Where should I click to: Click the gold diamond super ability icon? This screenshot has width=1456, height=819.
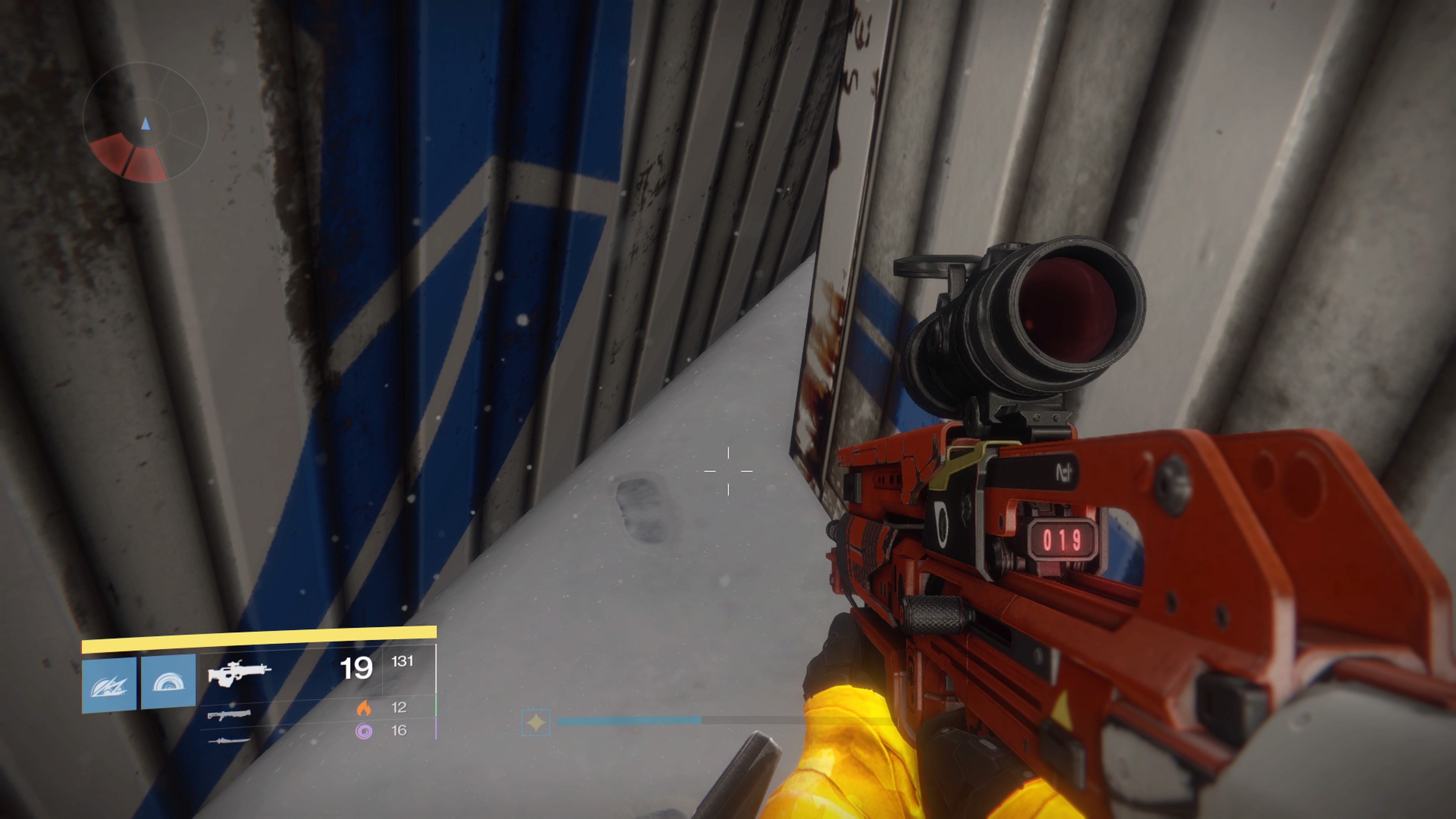pyautogui.click(x=535, y=722)
